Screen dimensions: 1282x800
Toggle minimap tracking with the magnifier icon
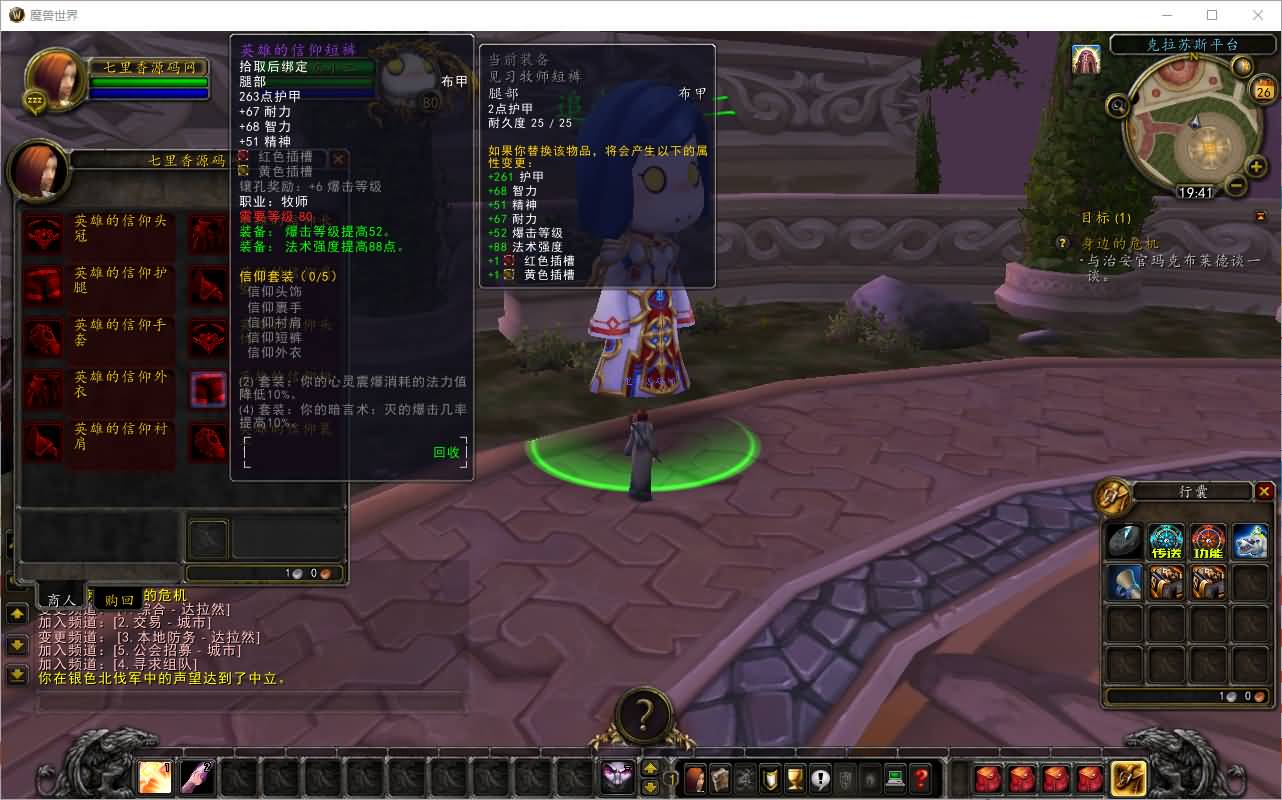1118,105
